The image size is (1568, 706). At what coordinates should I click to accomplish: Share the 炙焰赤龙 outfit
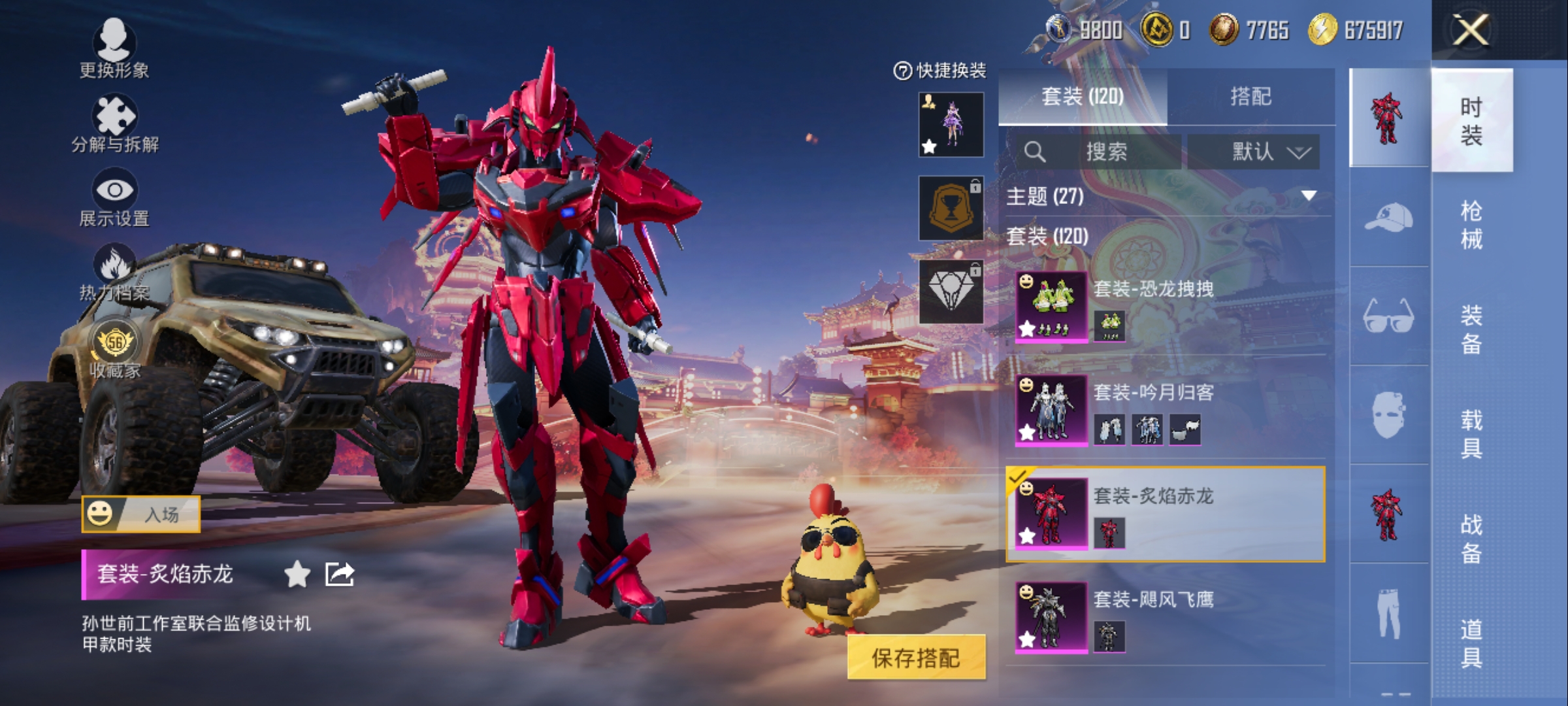click(340, 575)
